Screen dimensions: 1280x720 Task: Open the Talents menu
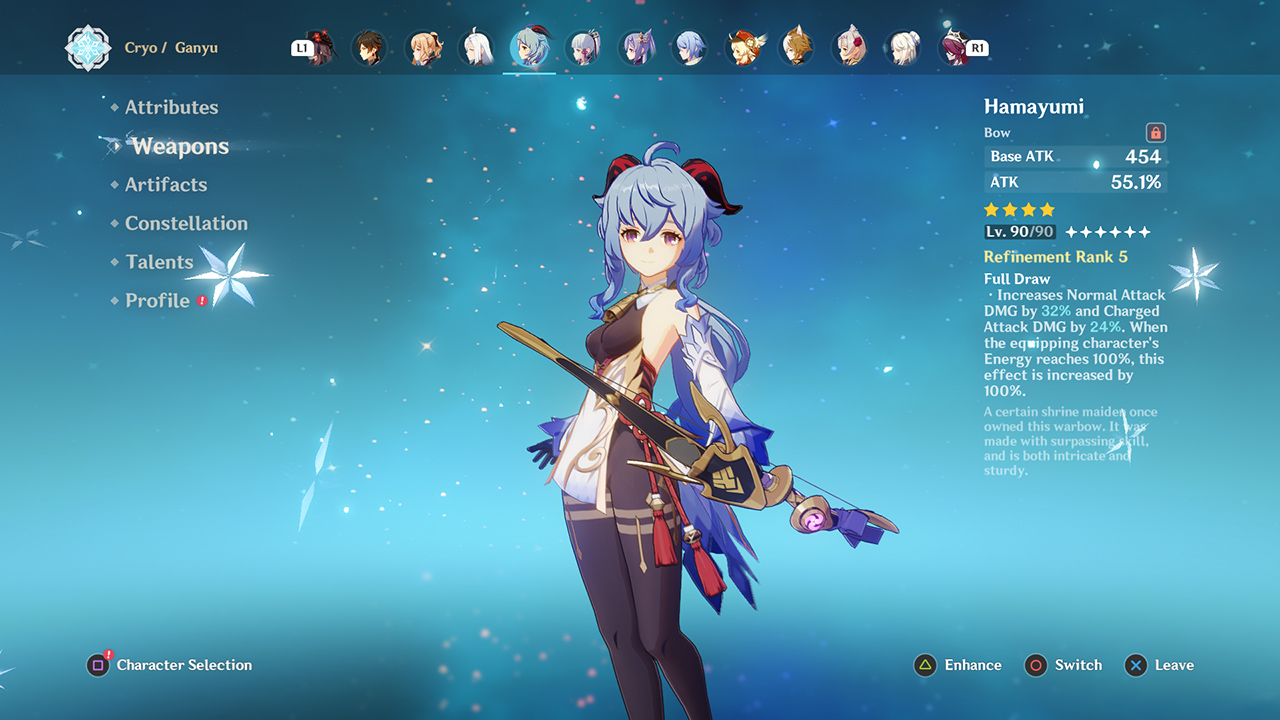(159, 262)
